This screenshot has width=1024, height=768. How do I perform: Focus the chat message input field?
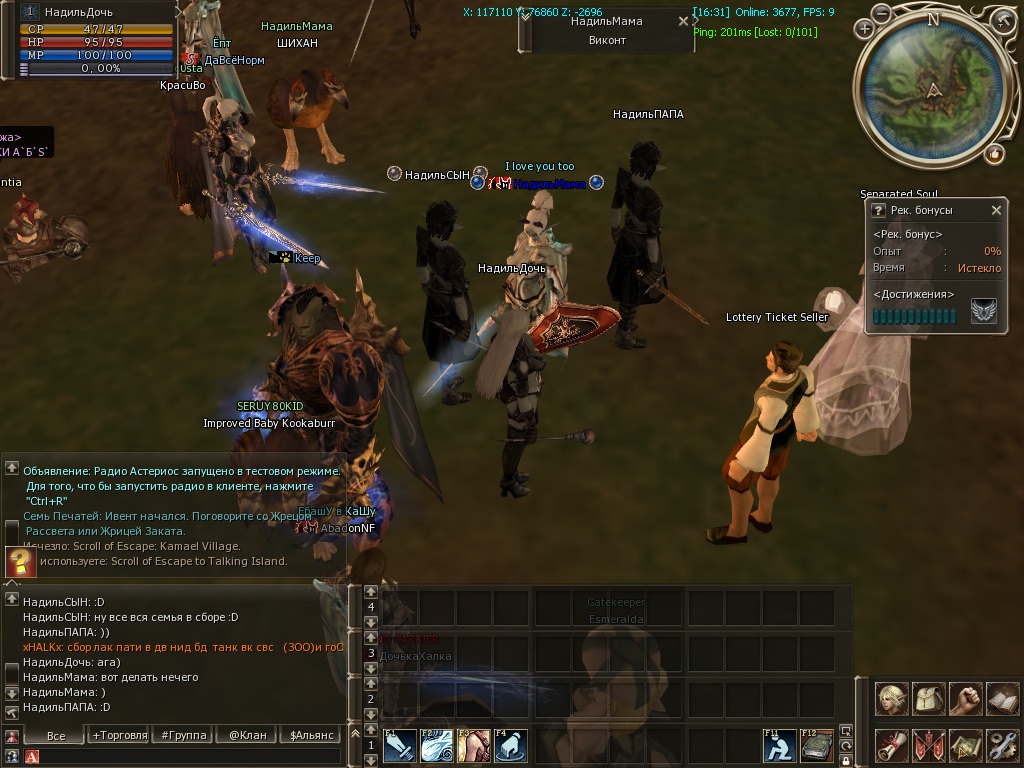190,757
